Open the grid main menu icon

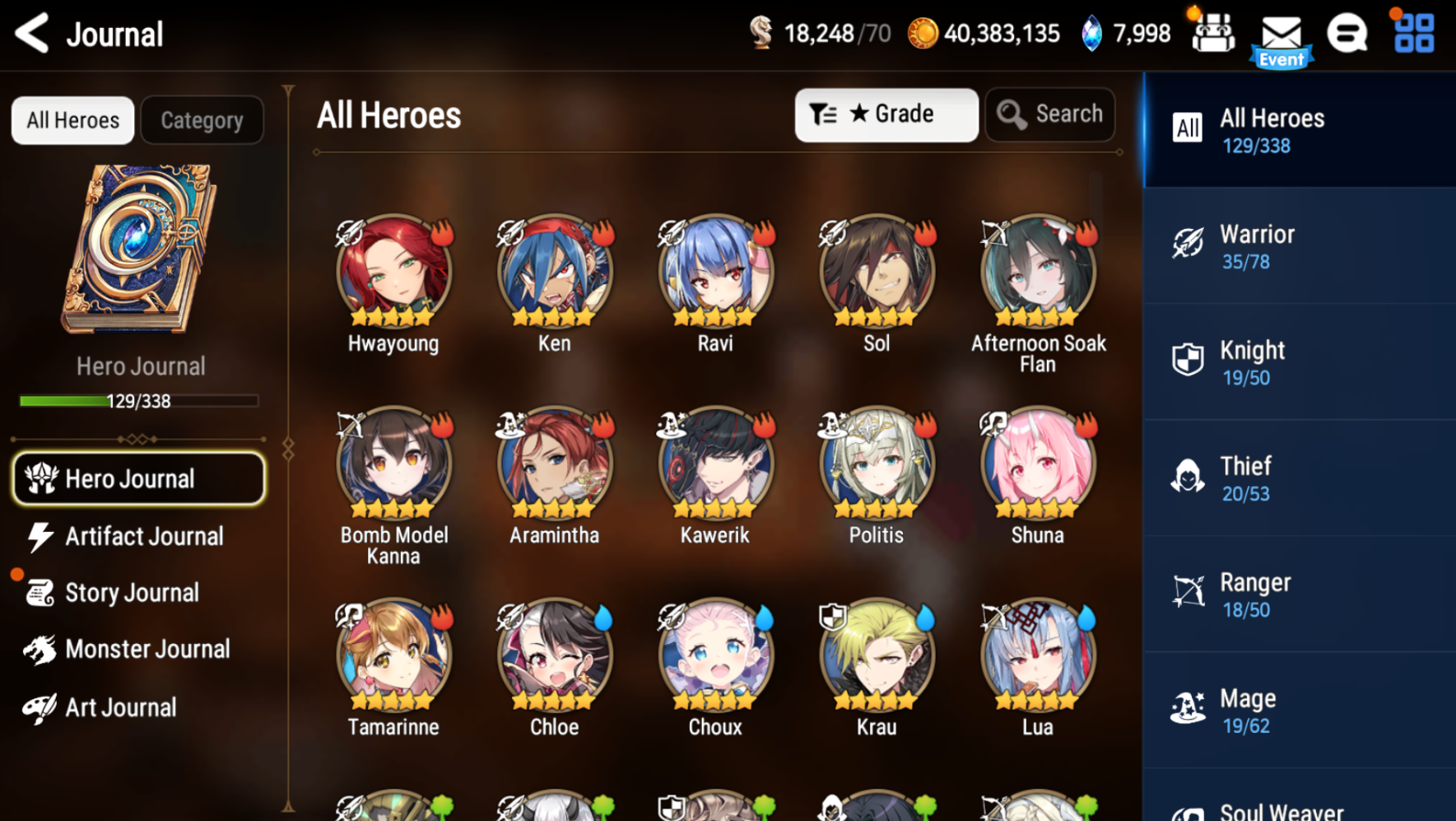(x=1414, y=34)
